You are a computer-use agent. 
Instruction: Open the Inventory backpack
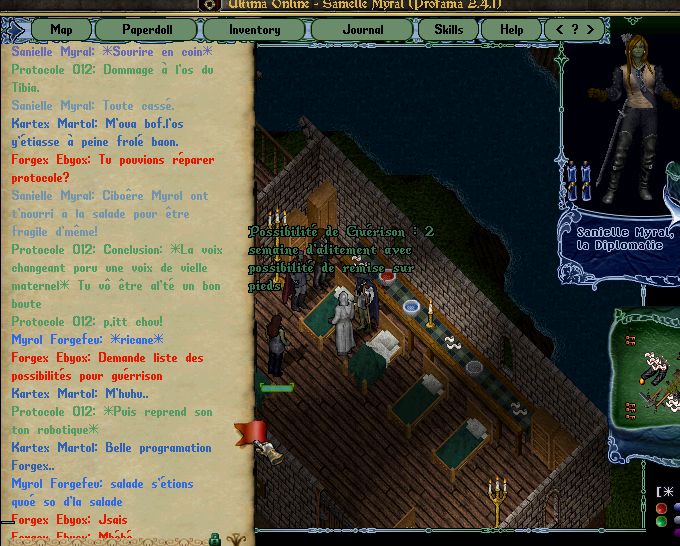coord(254,29)
